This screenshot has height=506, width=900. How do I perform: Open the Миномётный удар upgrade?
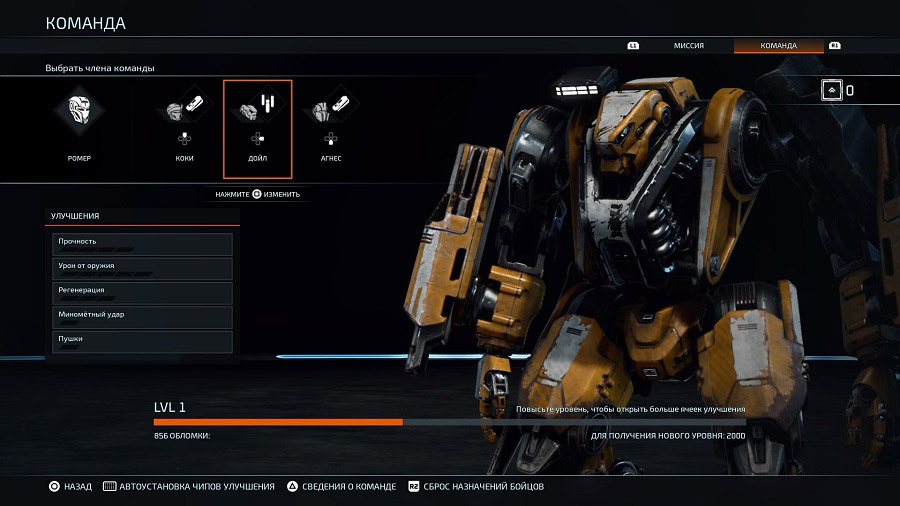(x=142, y=317)
